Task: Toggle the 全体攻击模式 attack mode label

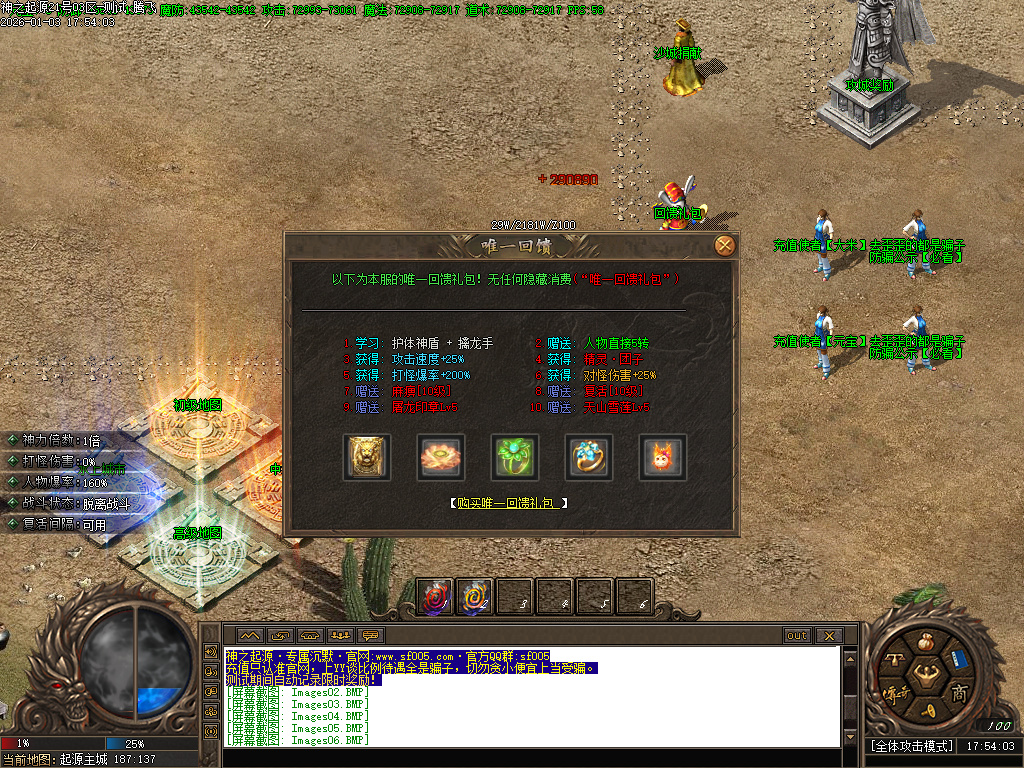Action: pyautogui.click(x=912, y=746)
